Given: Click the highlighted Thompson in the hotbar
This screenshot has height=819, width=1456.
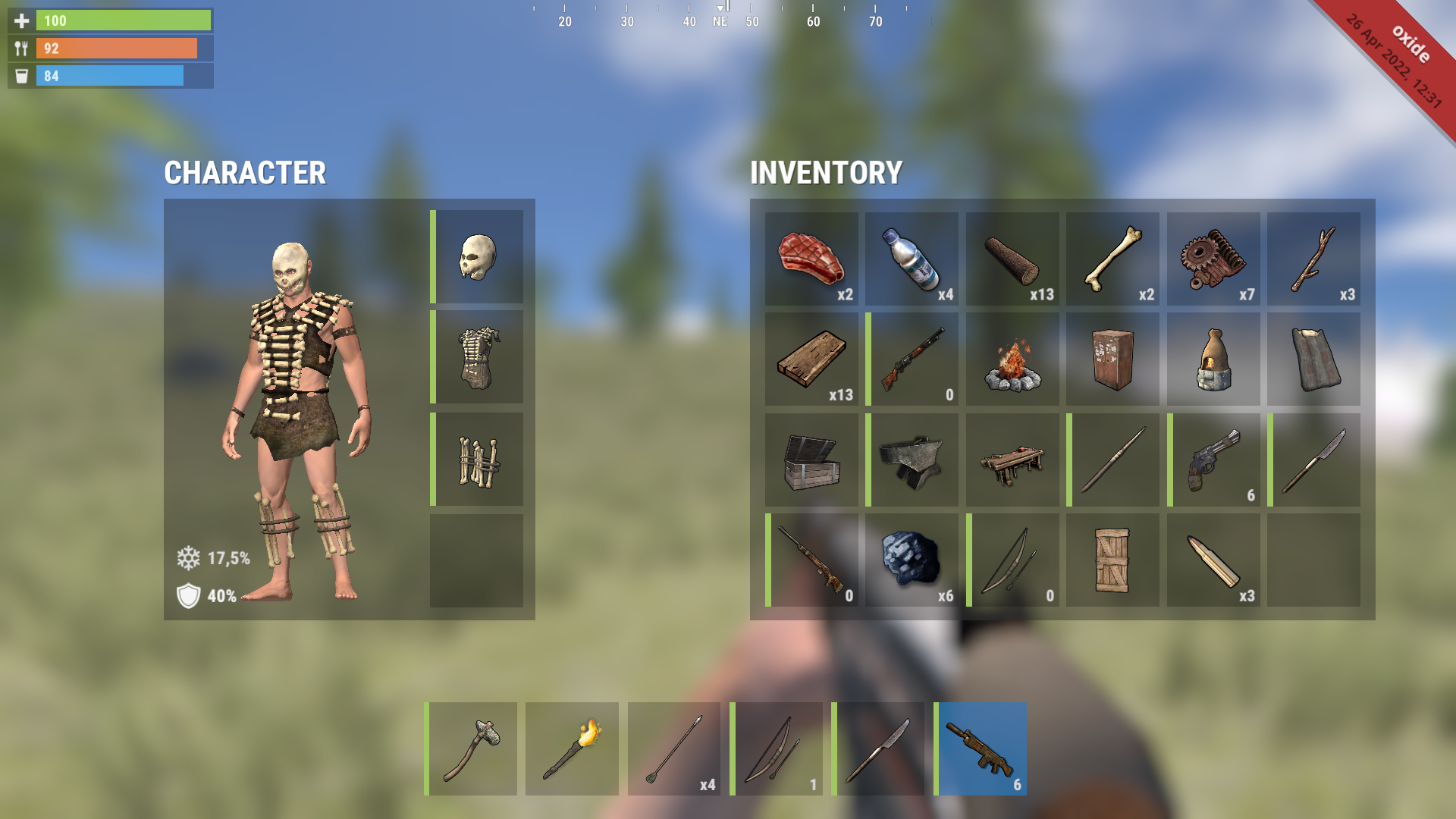Looking at the screenshot, I should (x=980, y=748).
